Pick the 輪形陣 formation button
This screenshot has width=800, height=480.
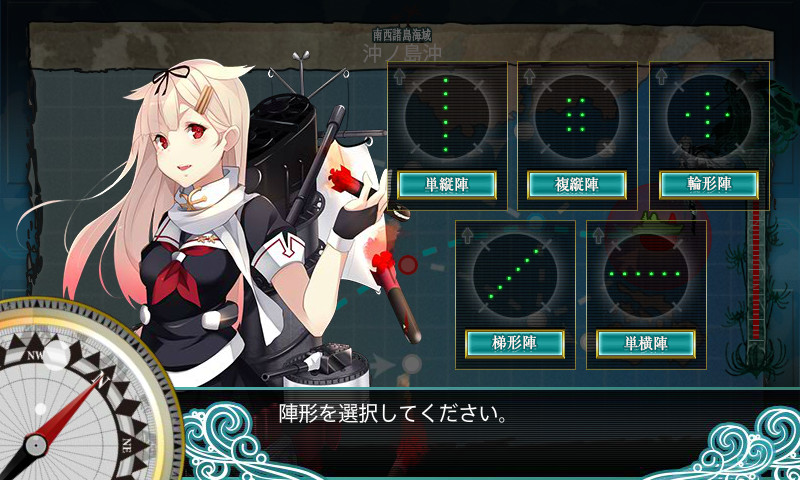709,185
